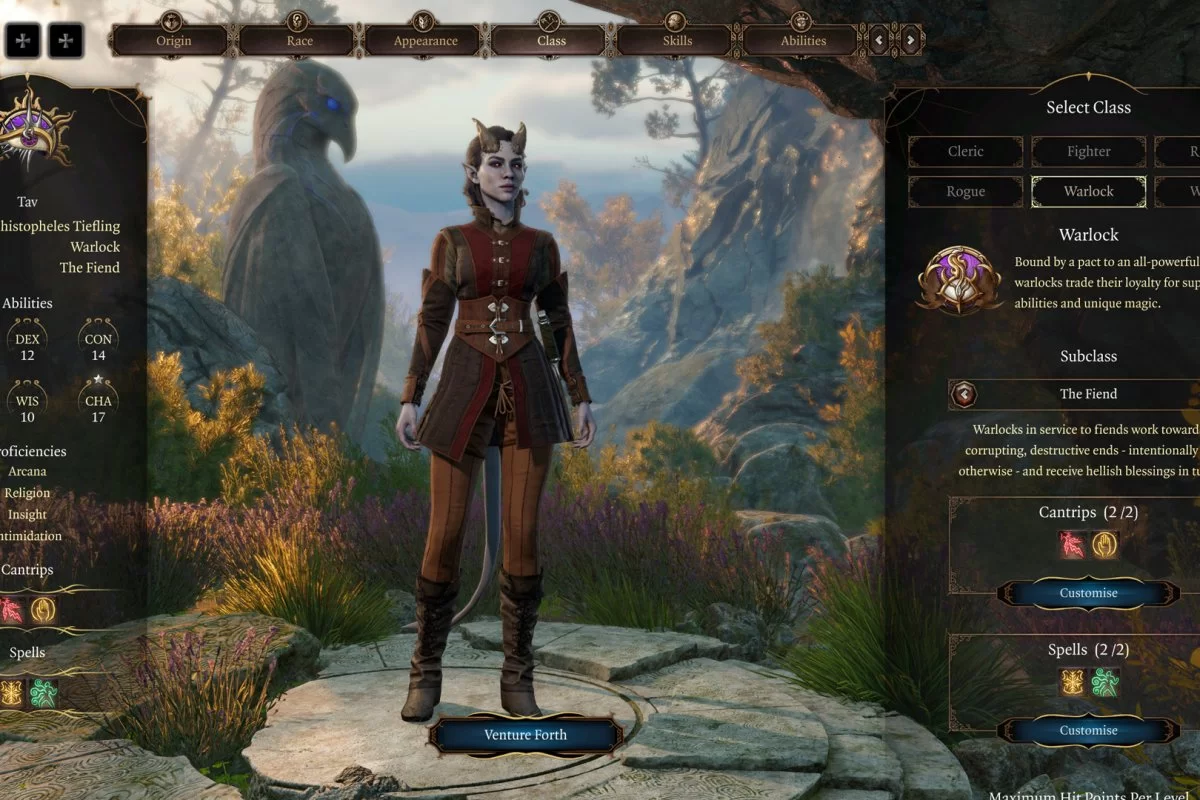Open the Origin tab
The height and width of the screenshot is (800, 1200).
[173, 41]
